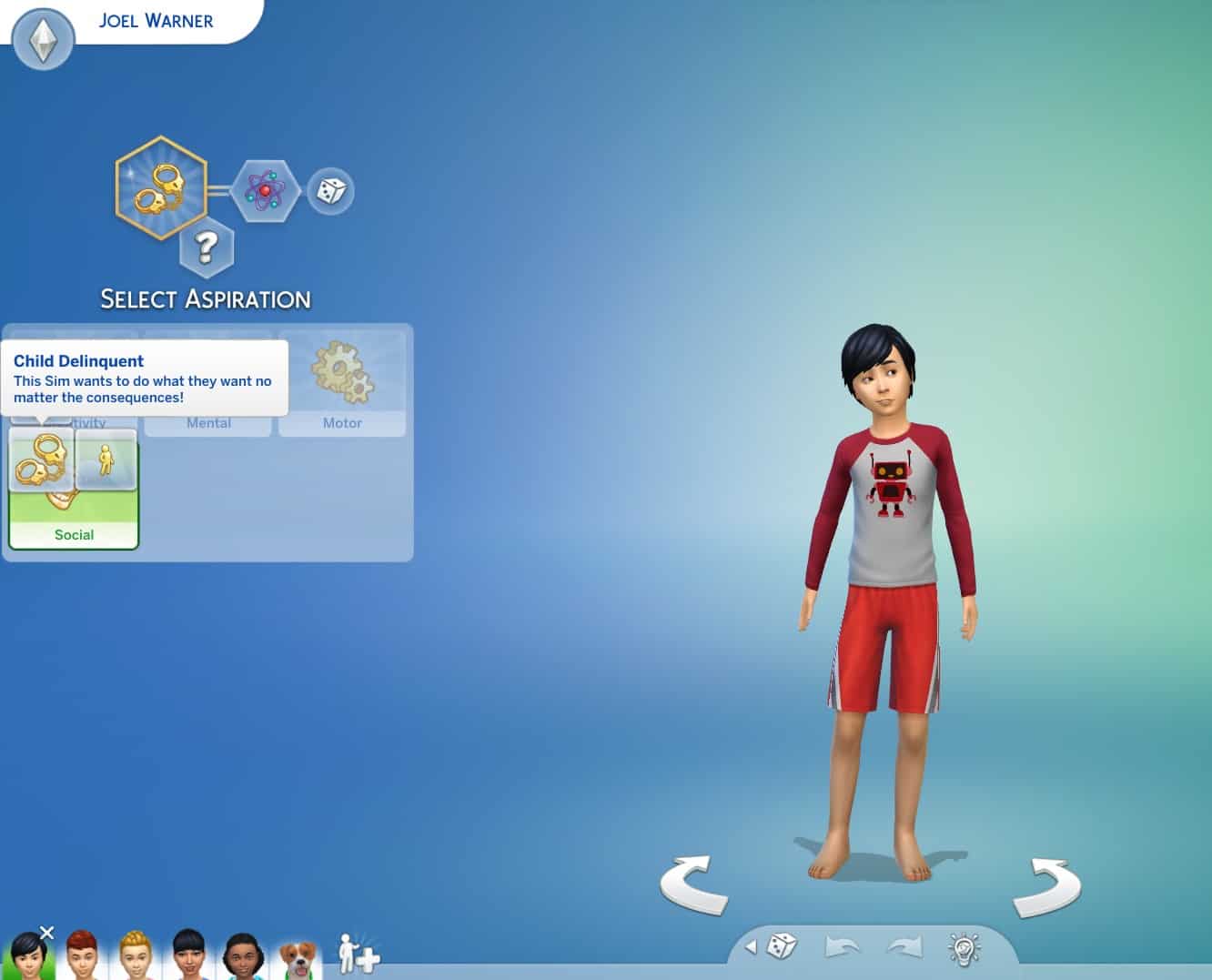Pick the Child Delinquent handcuffs aspiration
The width and height of the screenshot is (1212, 980).
click(x=41, y=460)
